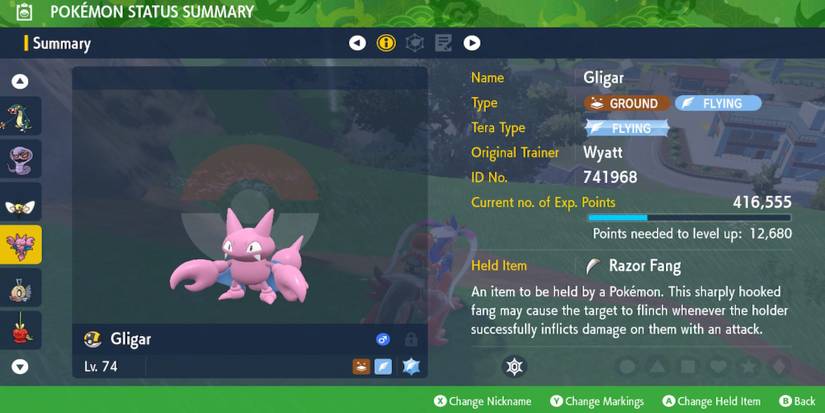Image resolution: width=825 pixels, height=413 pixels.
Task: Move down the party list arrow
Action: 20,367
